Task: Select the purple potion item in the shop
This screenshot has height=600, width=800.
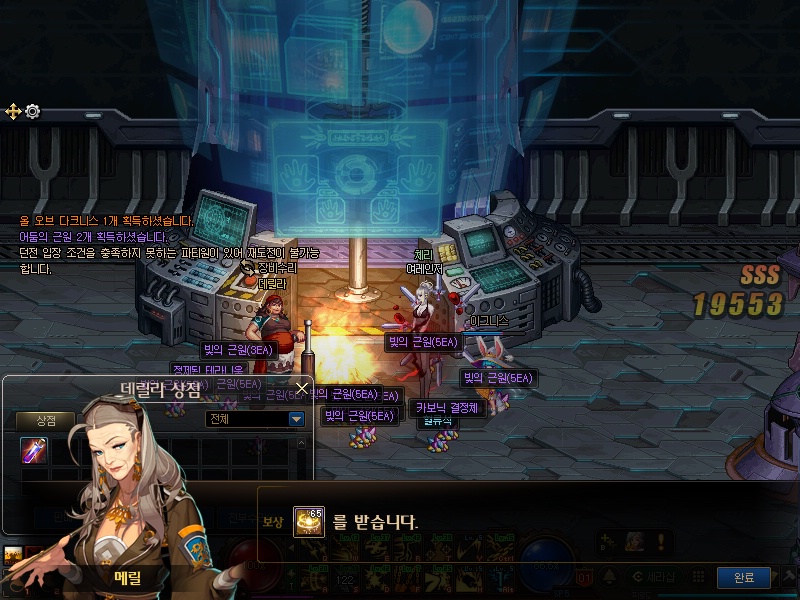Action: (x=35, y=450)
